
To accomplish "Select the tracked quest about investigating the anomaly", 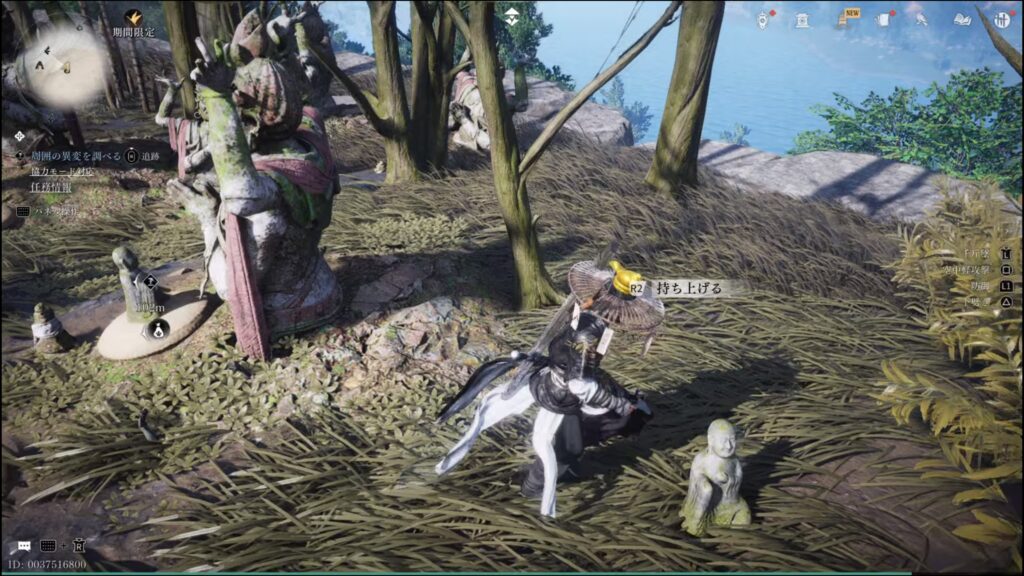I will pos(74,156).
